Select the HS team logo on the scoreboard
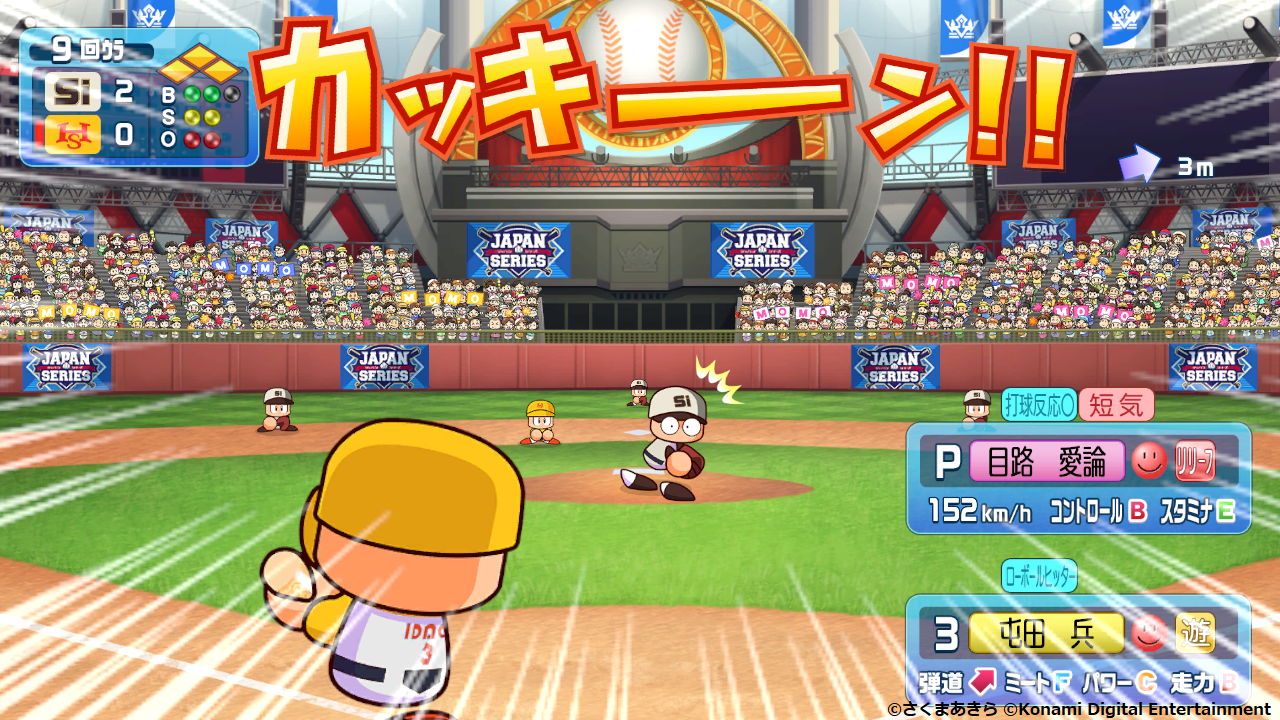This screenshot has height=720, width=1280. coord(73,134)
